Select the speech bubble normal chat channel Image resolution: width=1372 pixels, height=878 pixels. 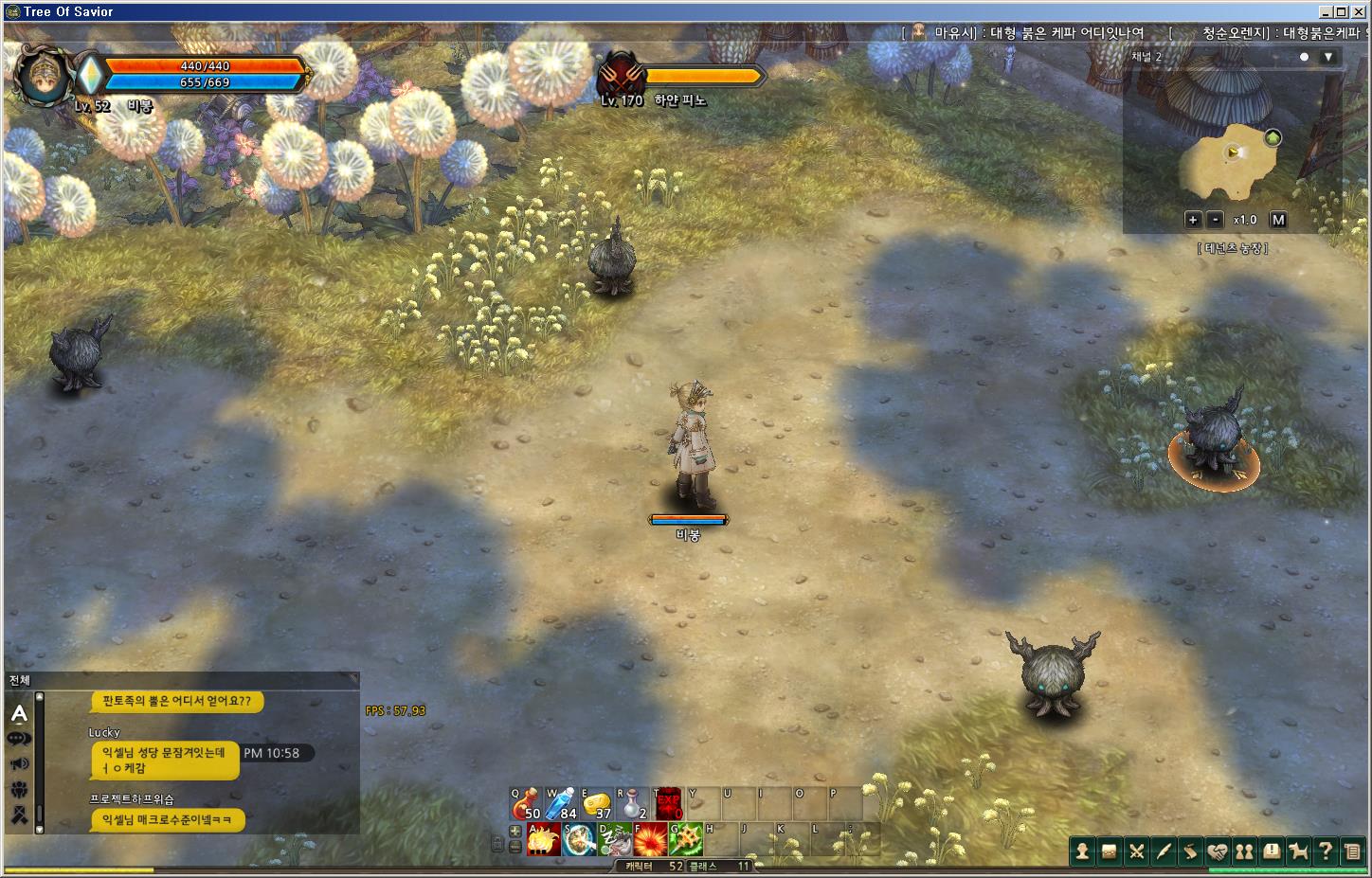pos(19,739)
